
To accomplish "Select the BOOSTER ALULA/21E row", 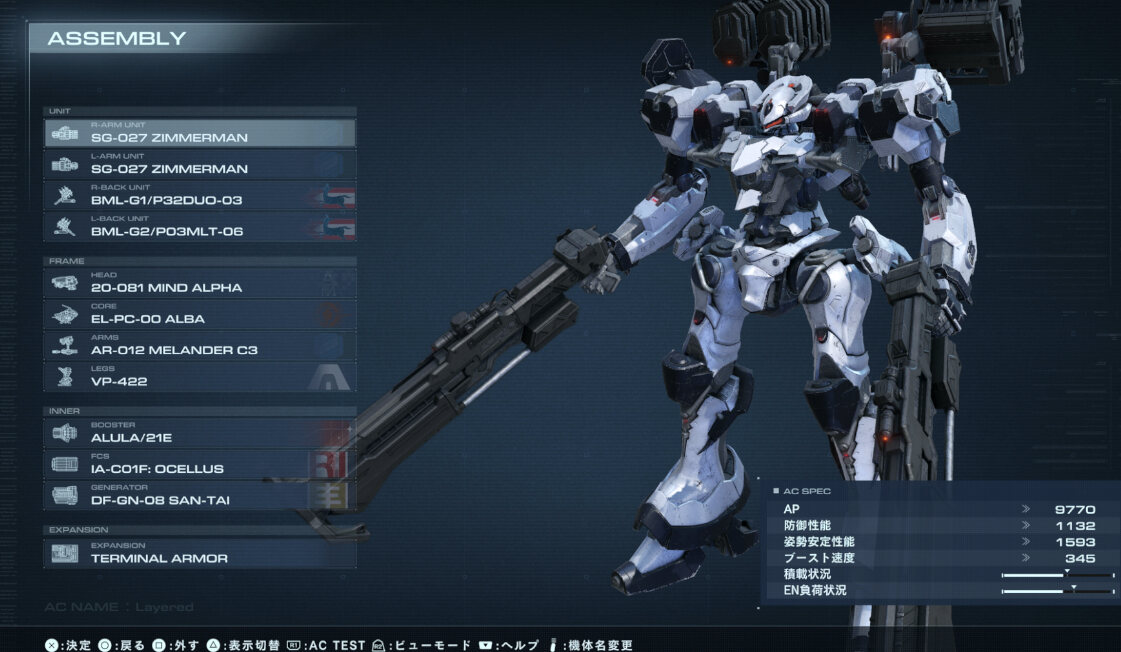I will click(x=200, y=433).
